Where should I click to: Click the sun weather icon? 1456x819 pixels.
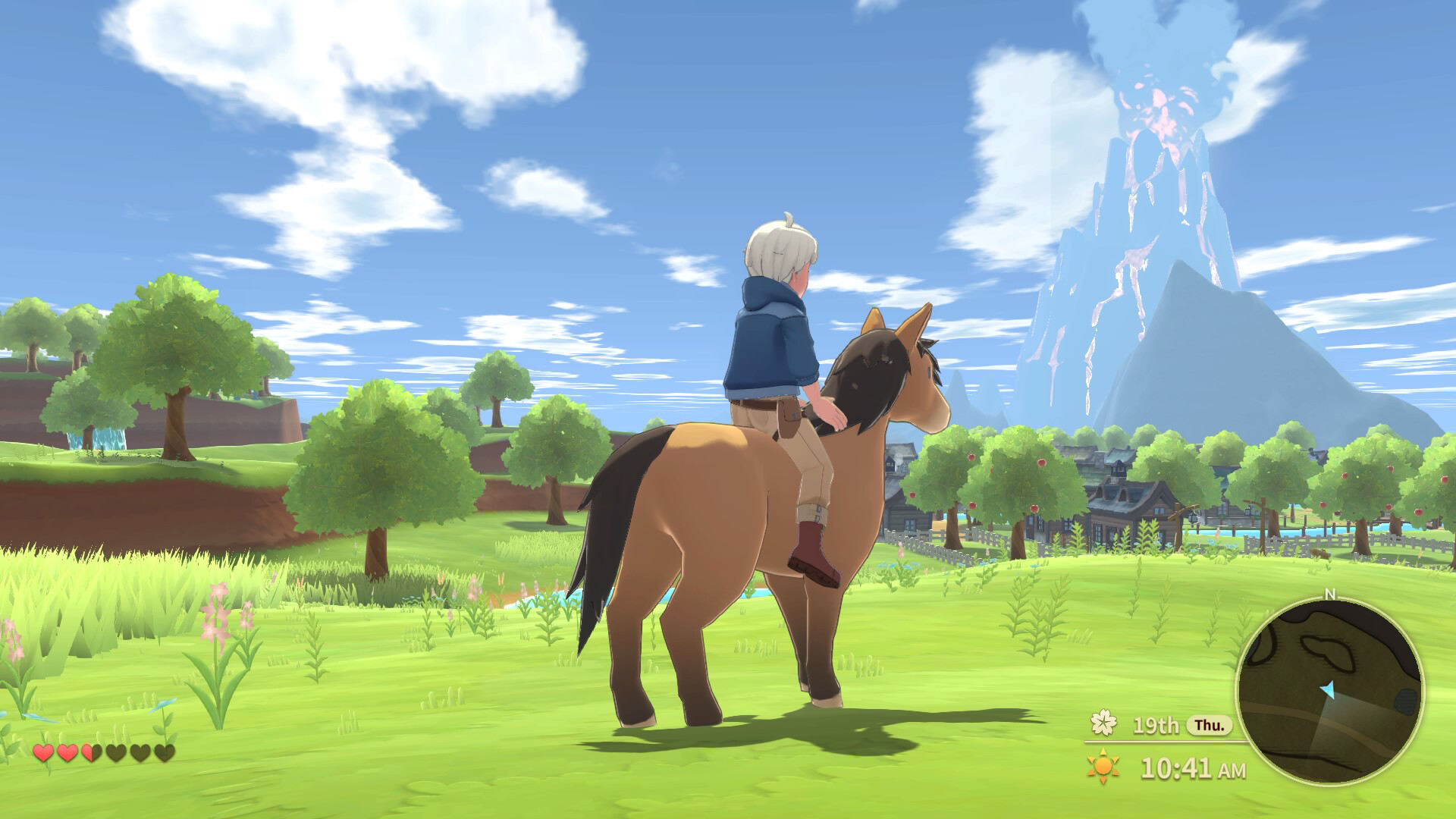click(1103, 767)
